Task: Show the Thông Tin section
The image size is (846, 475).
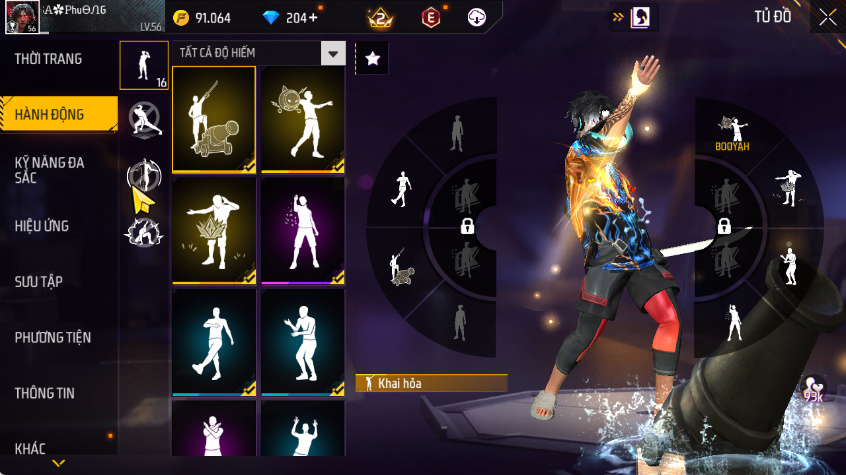Action: tap(44, 393)
